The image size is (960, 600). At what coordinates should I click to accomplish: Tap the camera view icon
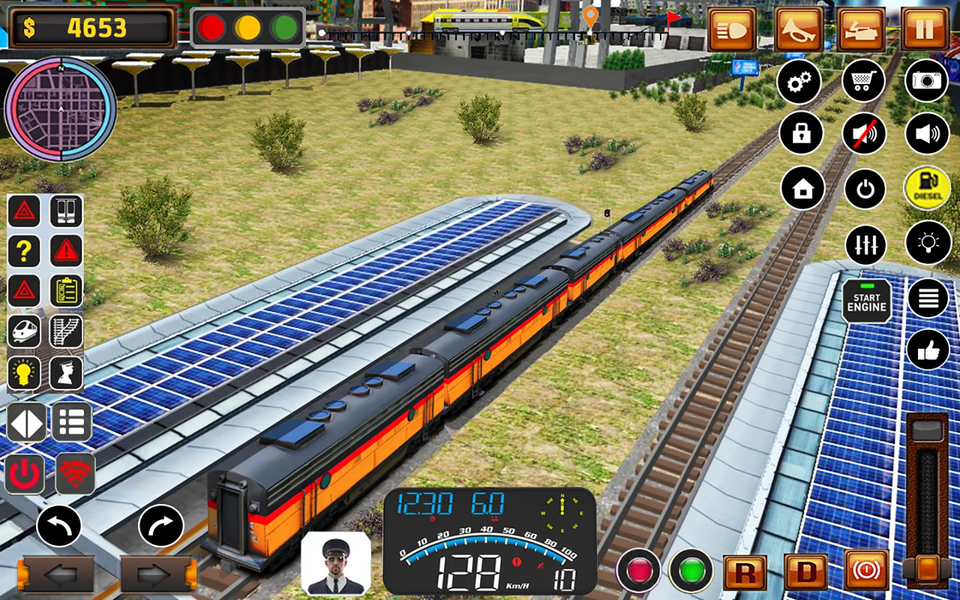[x=927, y=81]
